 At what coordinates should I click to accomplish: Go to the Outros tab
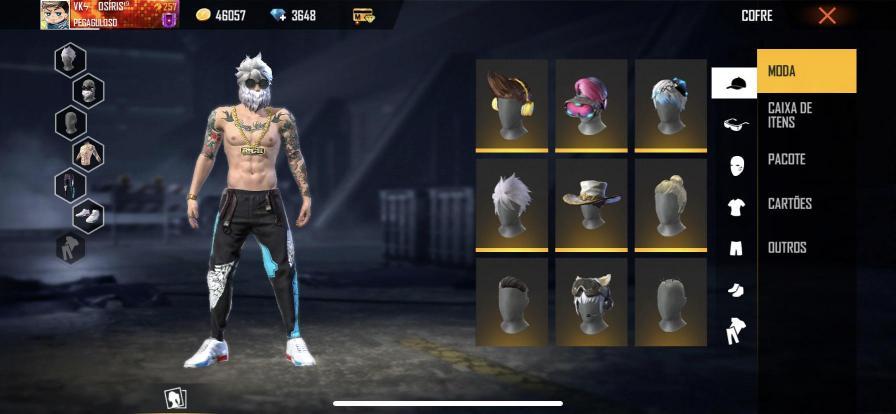click(806, 248)
